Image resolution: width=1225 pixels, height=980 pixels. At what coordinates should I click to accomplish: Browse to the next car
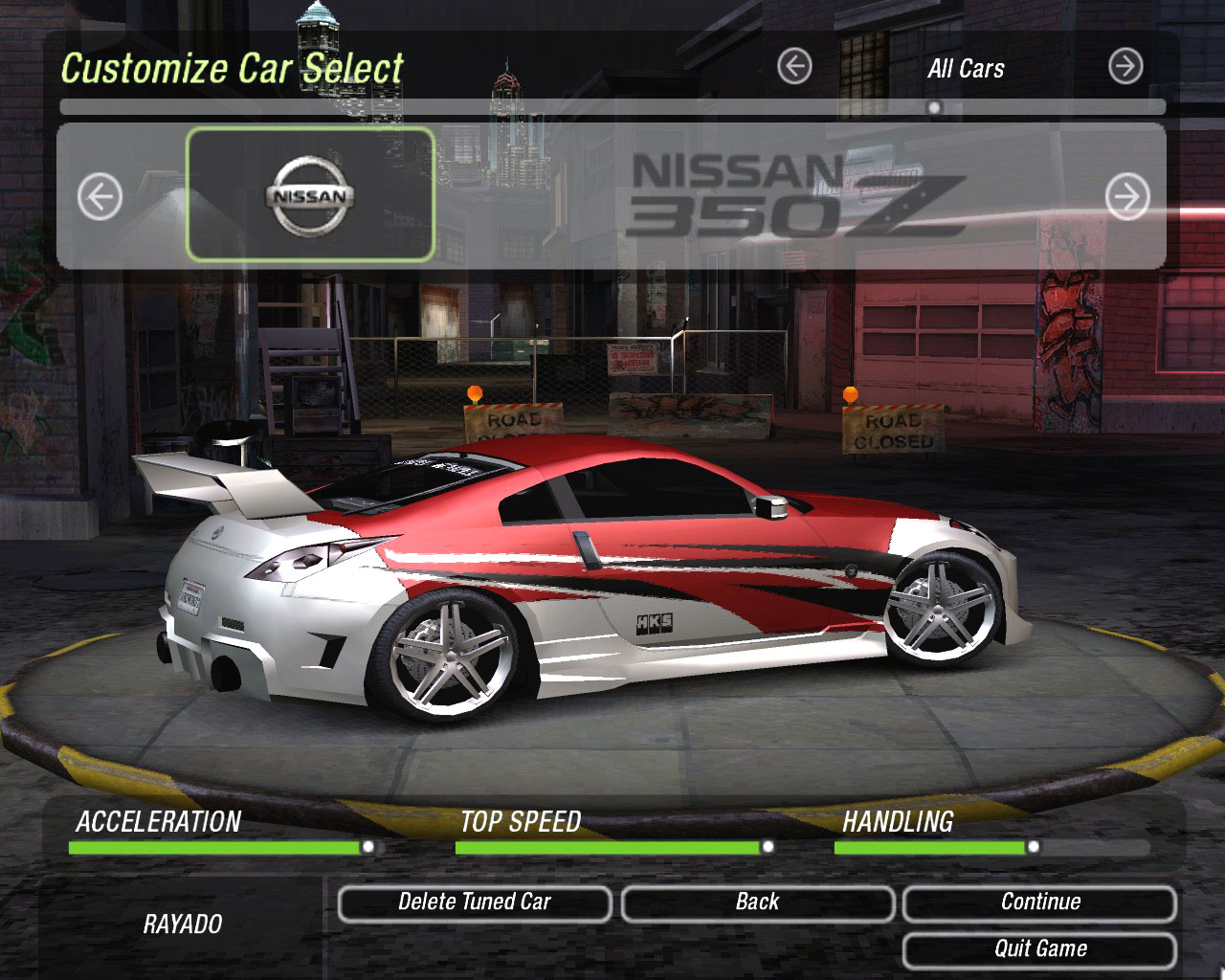1127,197
